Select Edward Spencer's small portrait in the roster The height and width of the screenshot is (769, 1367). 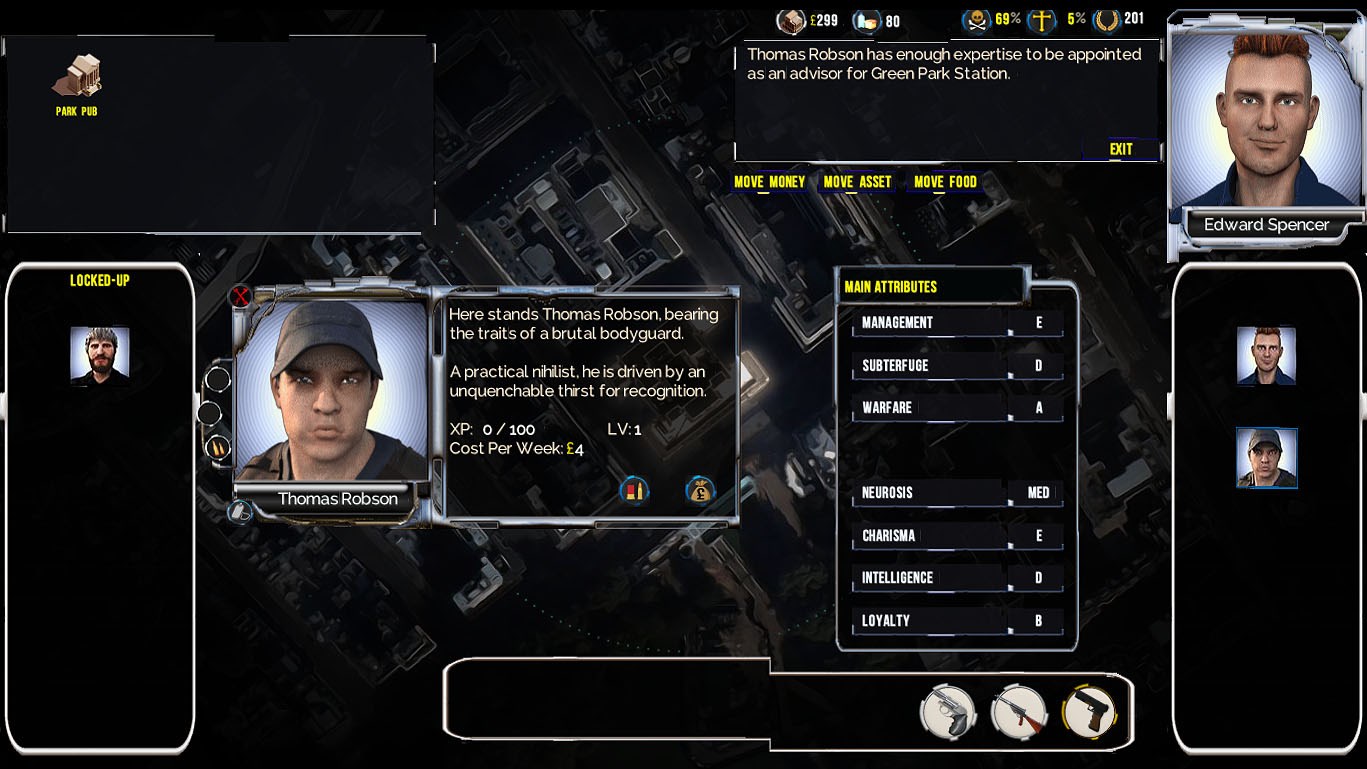pos(1266,356)
